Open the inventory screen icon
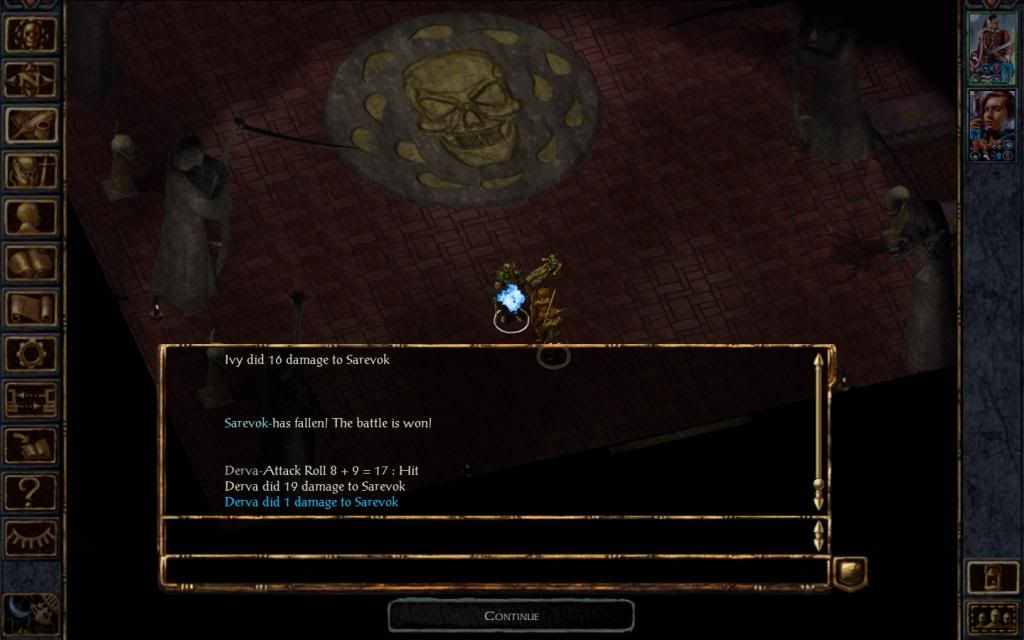This screenshot has width=1024, height=640. click(31, 171)
